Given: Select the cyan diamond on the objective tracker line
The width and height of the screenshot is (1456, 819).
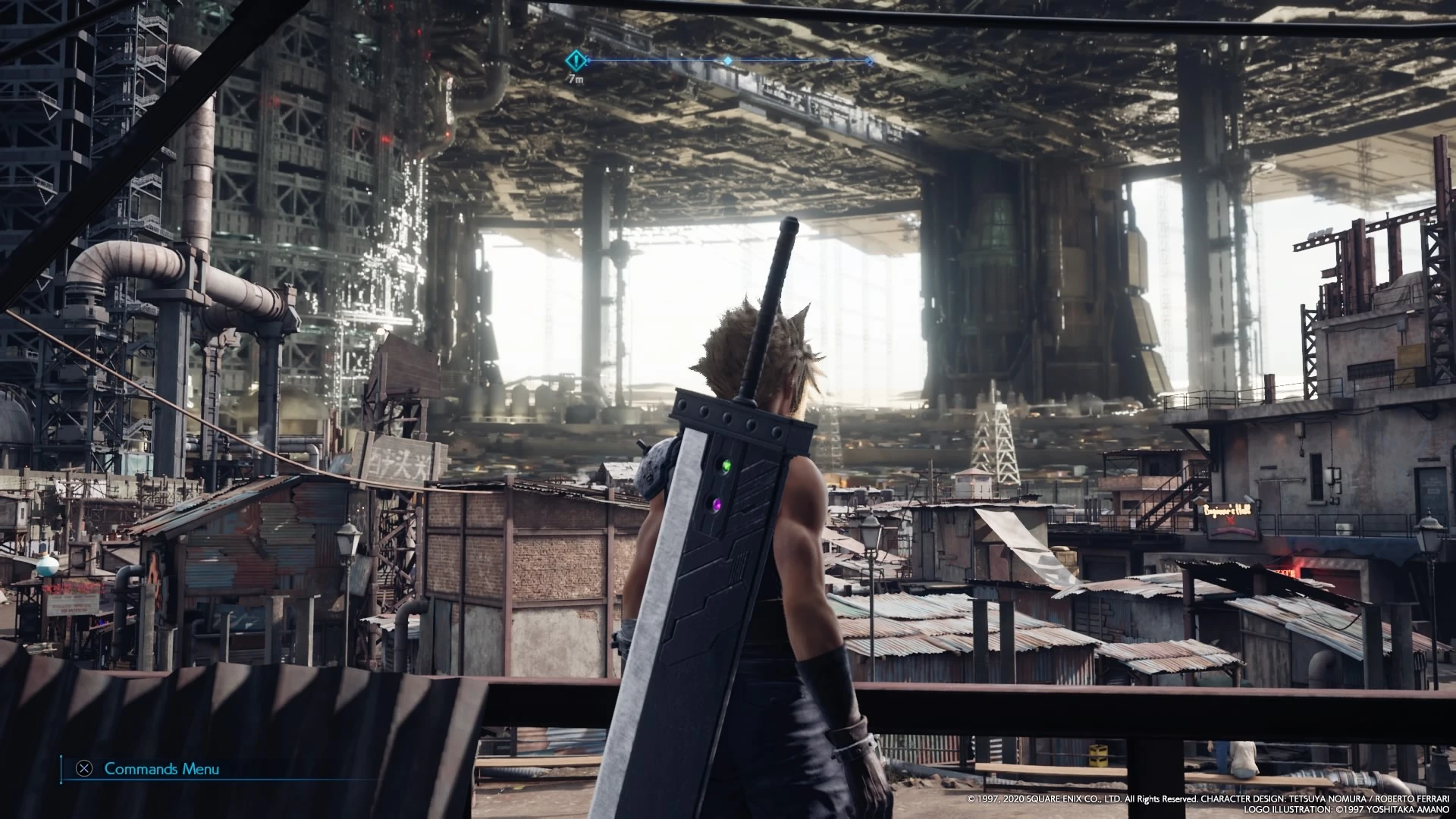Looking at the screenshot, I should click(726, 60).
